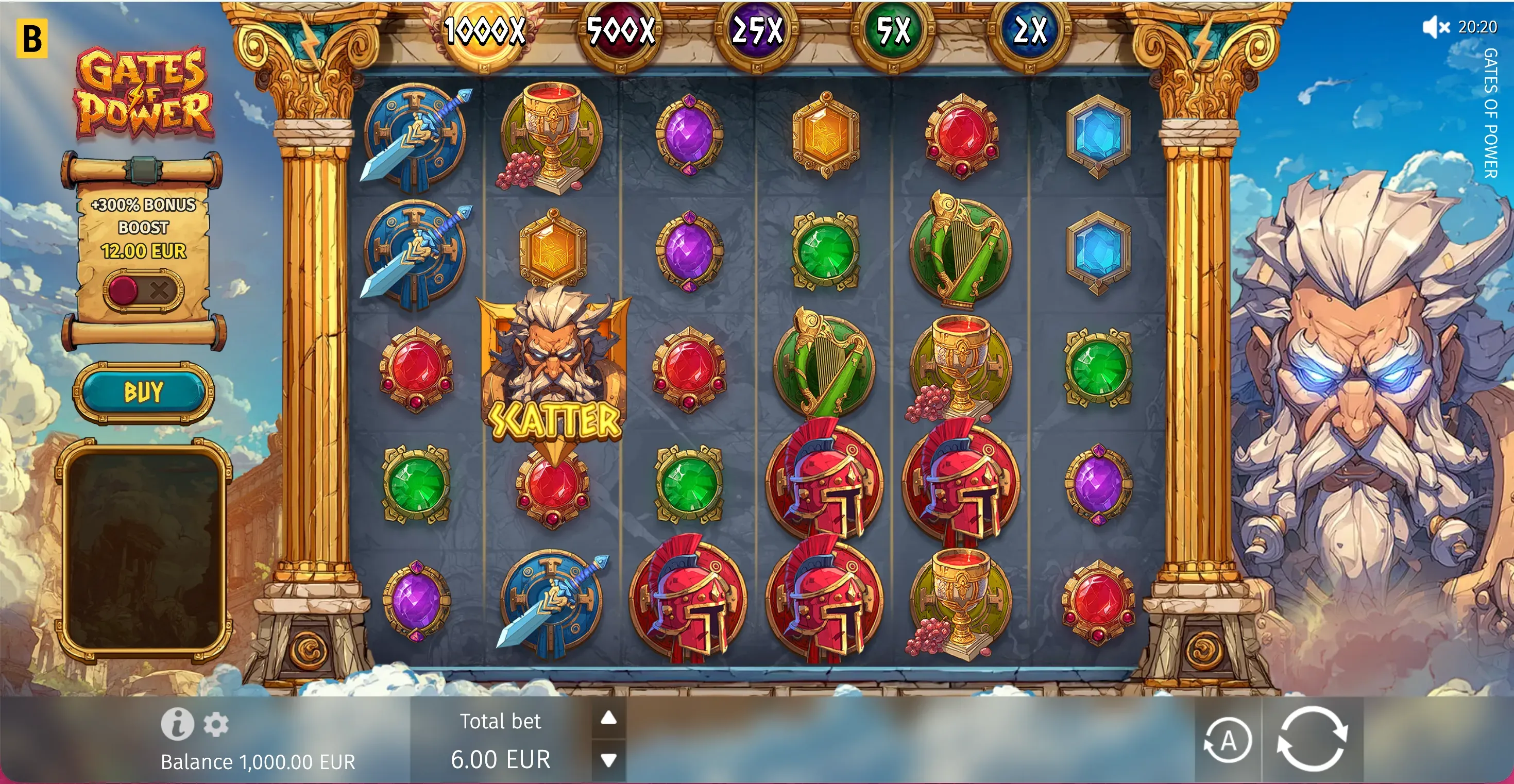Open the settings gear
1514x784 pixels.
tap(216, 724)
